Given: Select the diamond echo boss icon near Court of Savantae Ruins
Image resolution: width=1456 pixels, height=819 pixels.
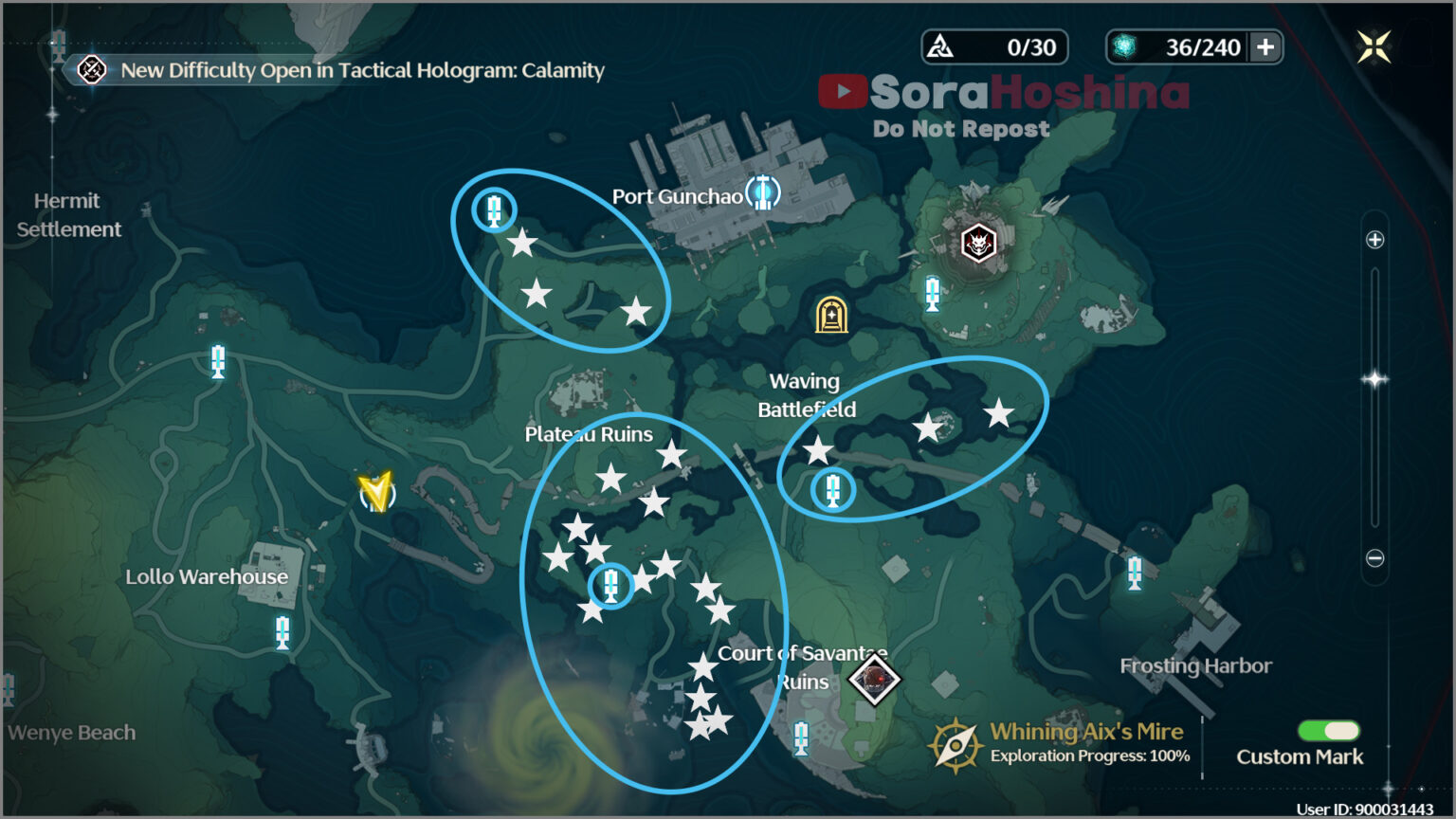Looking at the screenshot, I should click(x=873, y=680).
